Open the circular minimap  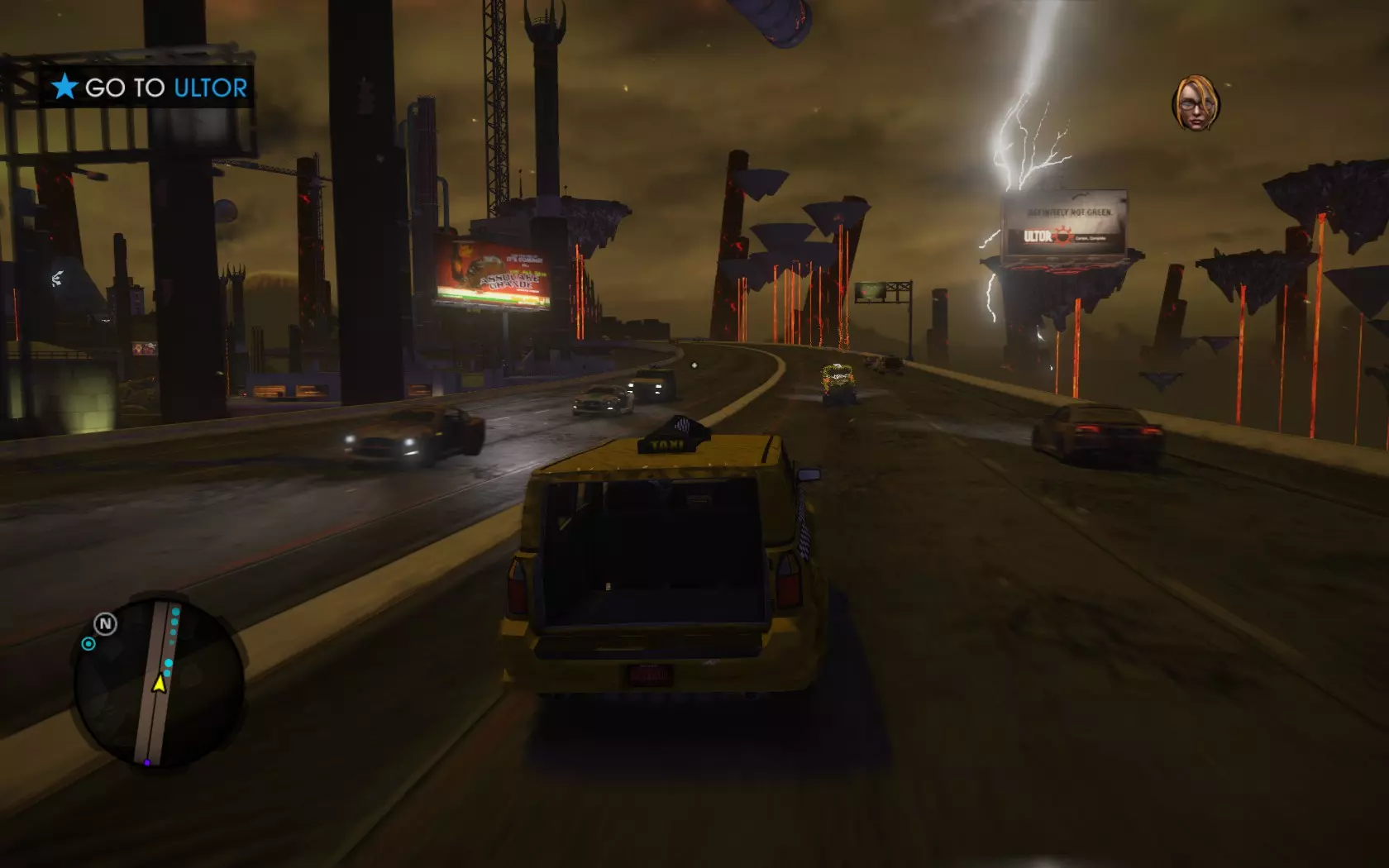(x=159, y=680)
